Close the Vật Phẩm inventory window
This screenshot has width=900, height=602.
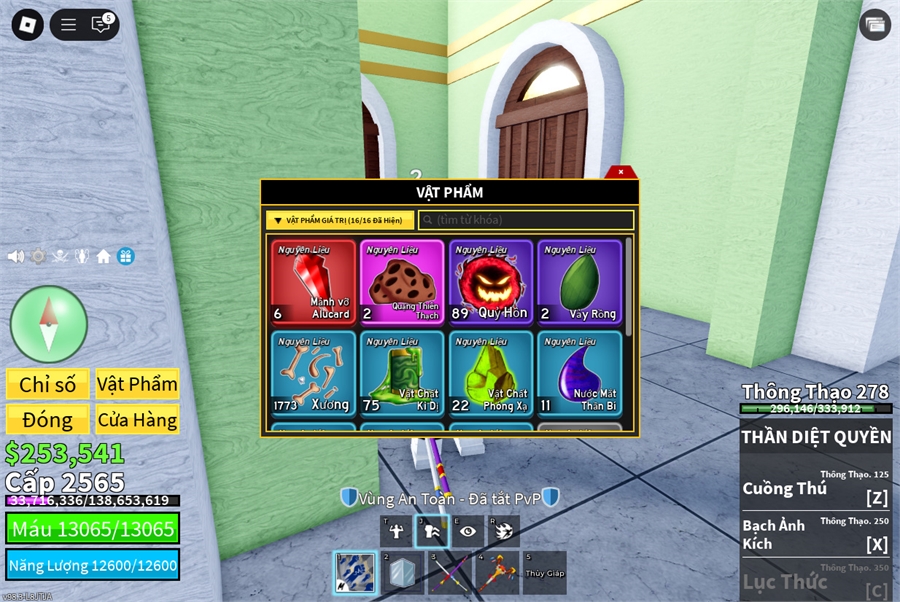pyautogui.click(x=621, y=172)
